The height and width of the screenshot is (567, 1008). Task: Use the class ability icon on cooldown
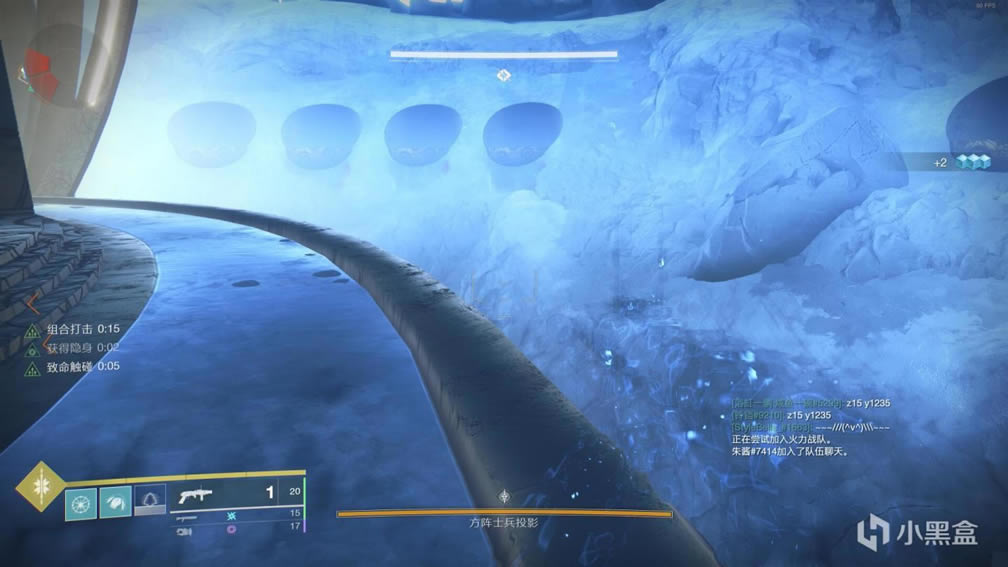coord(150,499)
